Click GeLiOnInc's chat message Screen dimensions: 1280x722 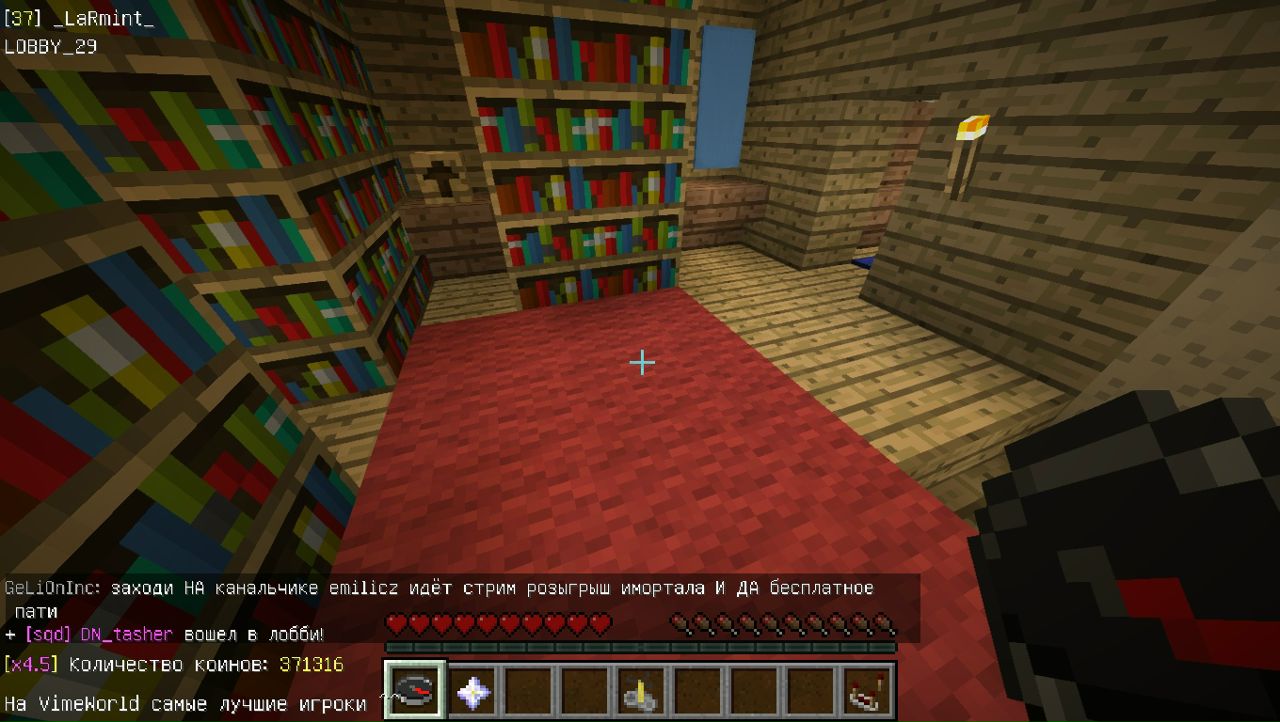(440, 589)
